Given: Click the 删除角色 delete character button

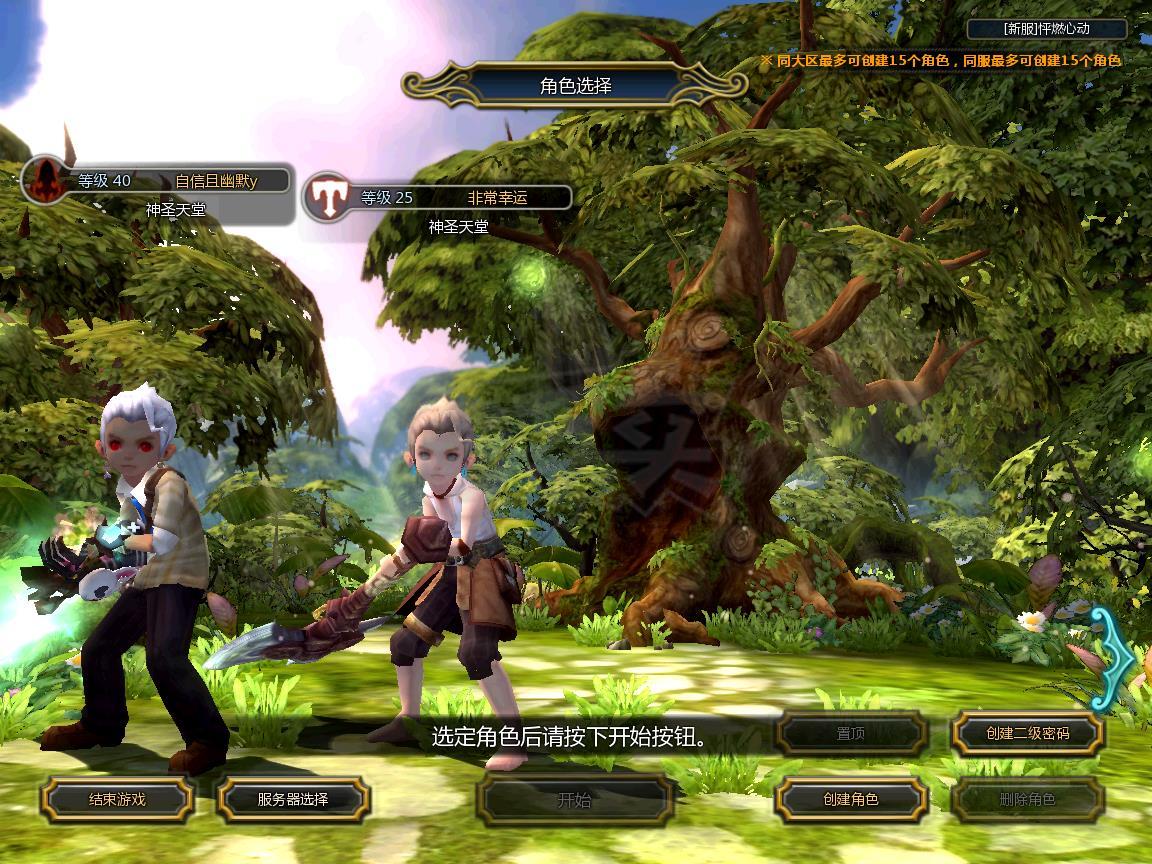Looking at the screenshot, I should (x=1027, y=799).
